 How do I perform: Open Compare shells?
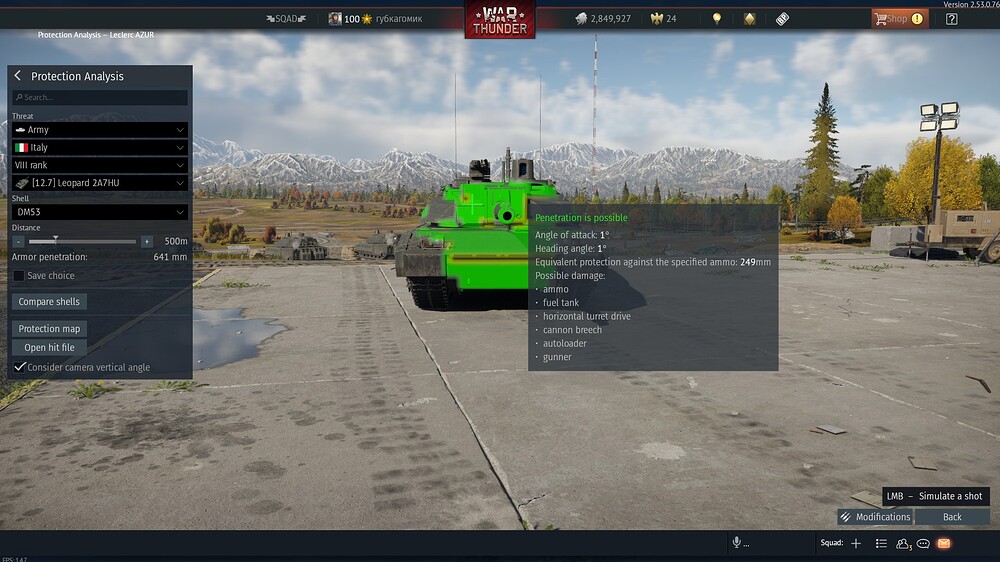(49, 302)
